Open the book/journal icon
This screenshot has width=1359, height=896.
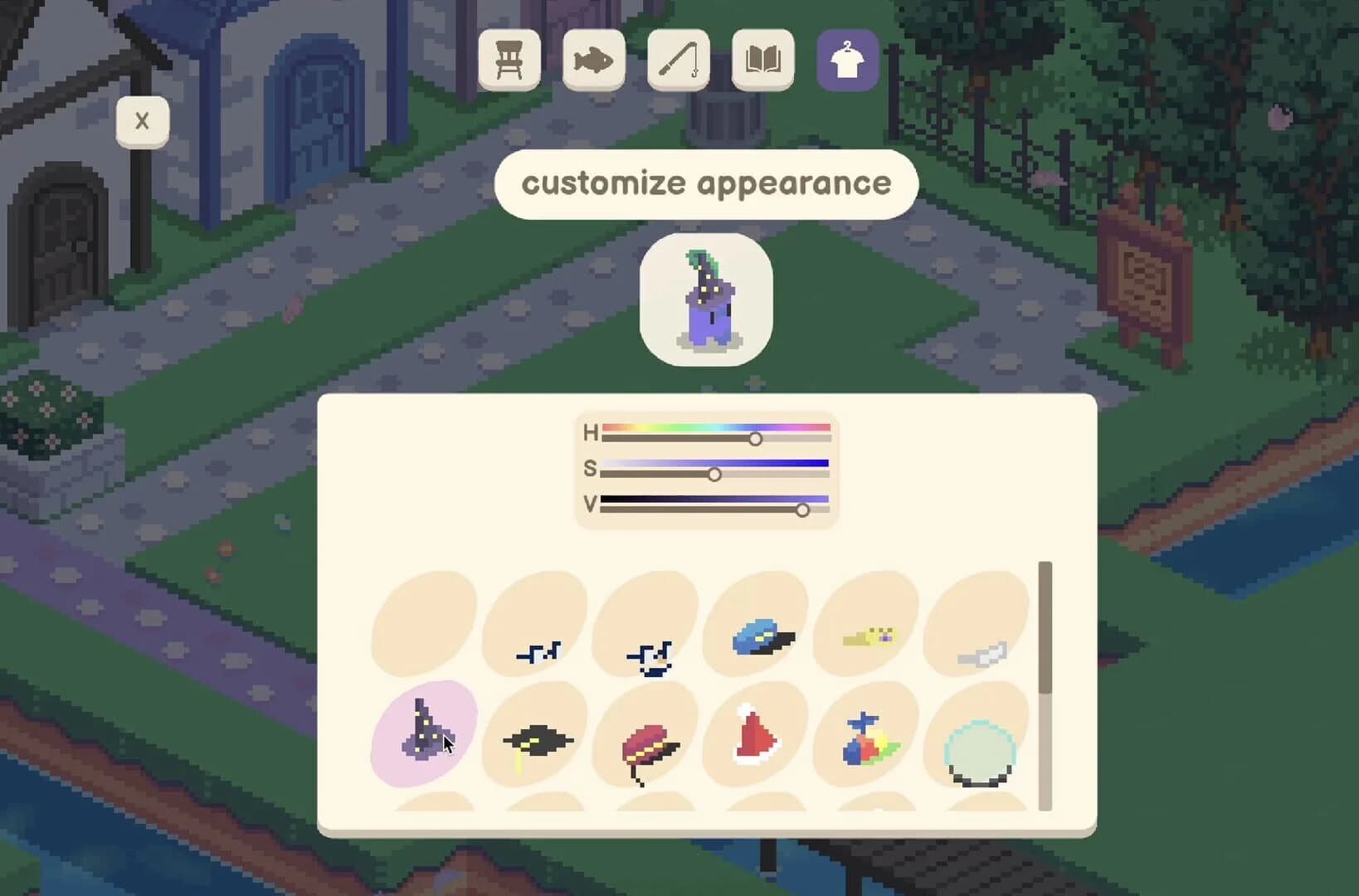pos(762,60)
